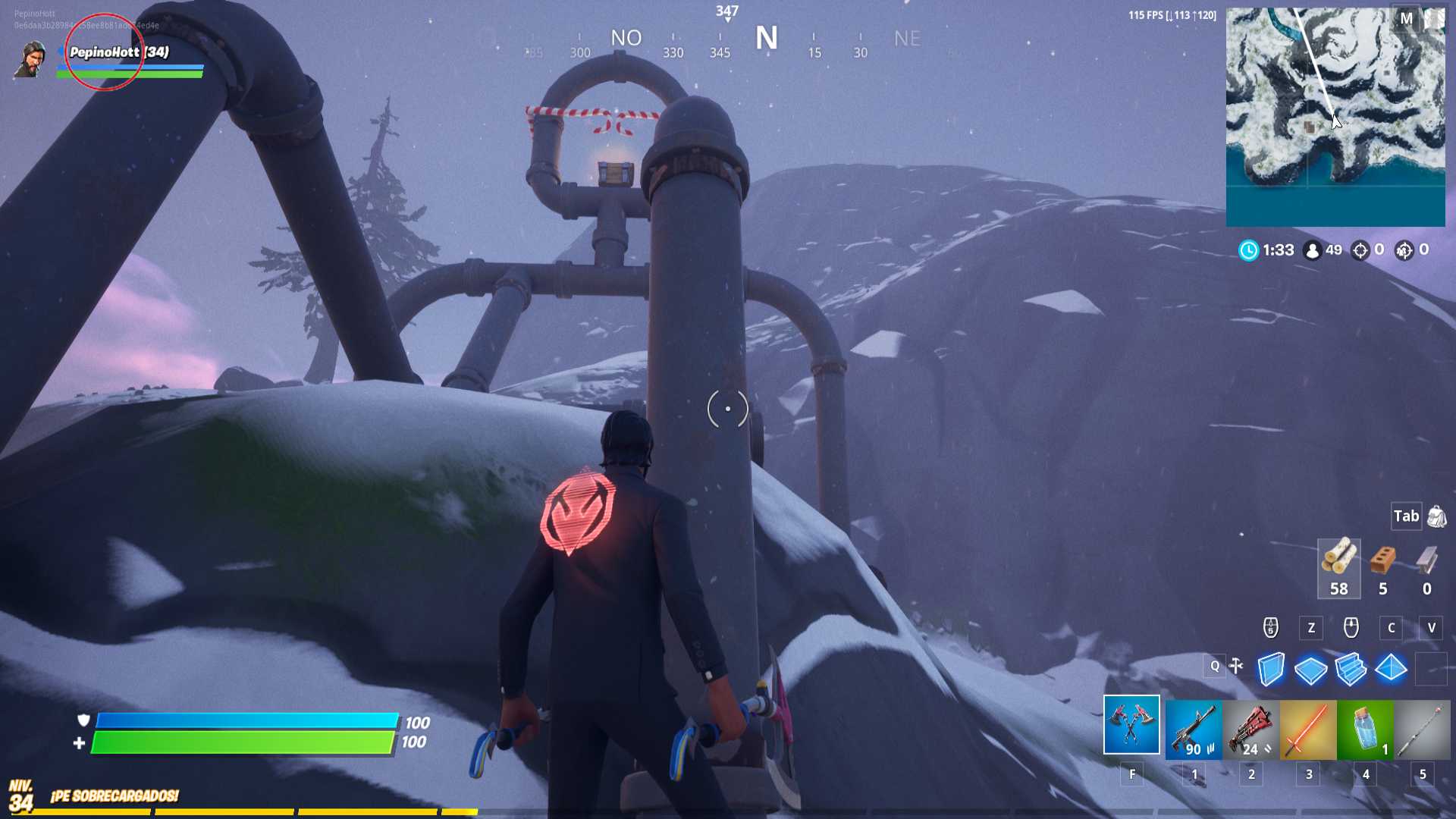Viewport: 1456px width, 819px height.
Task: Open the backpack inventory icon
Action: 1436,517
